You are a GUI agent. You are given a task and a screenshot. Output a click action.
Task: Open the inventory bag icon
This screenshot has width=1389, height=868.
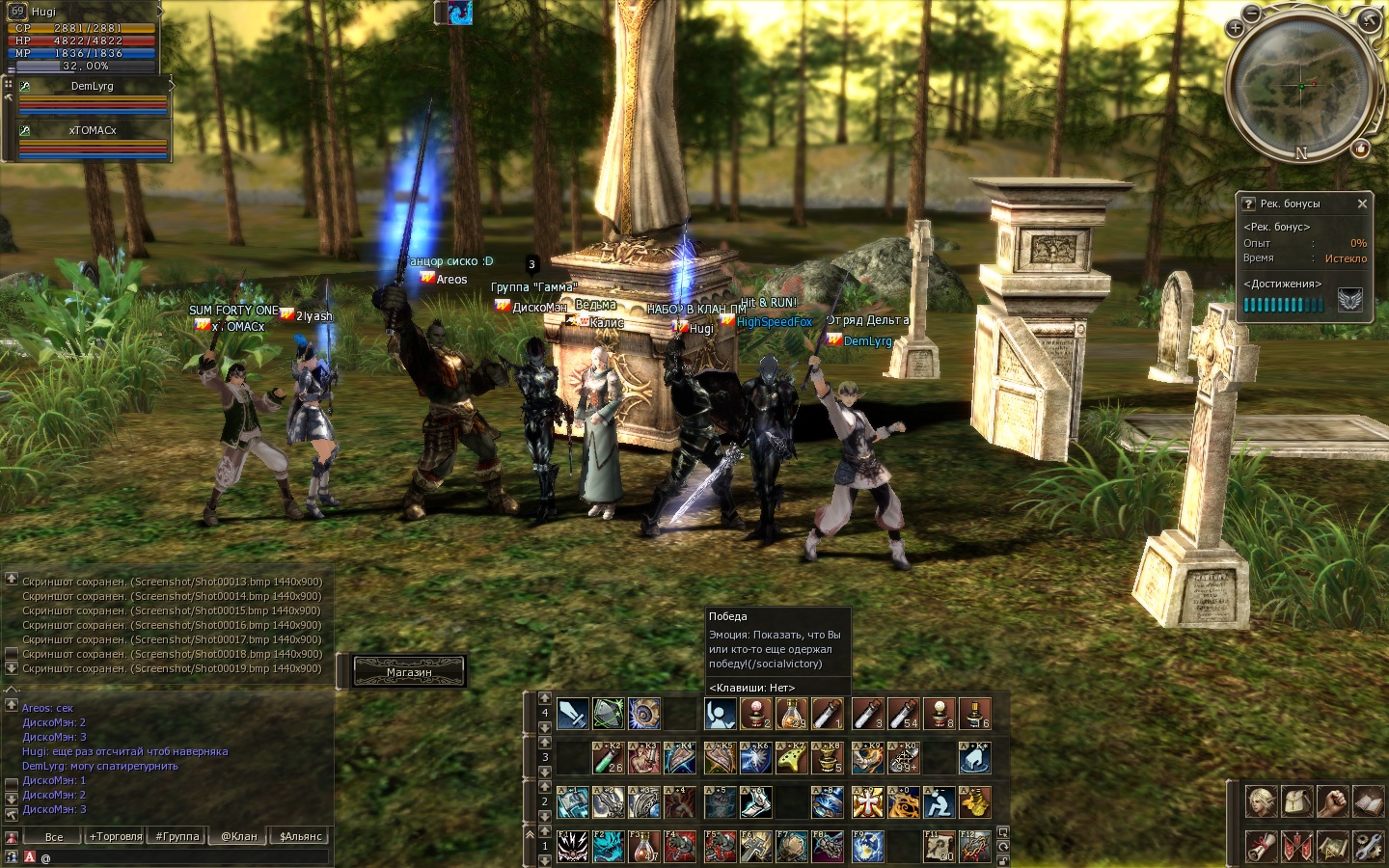[1297, 801]
